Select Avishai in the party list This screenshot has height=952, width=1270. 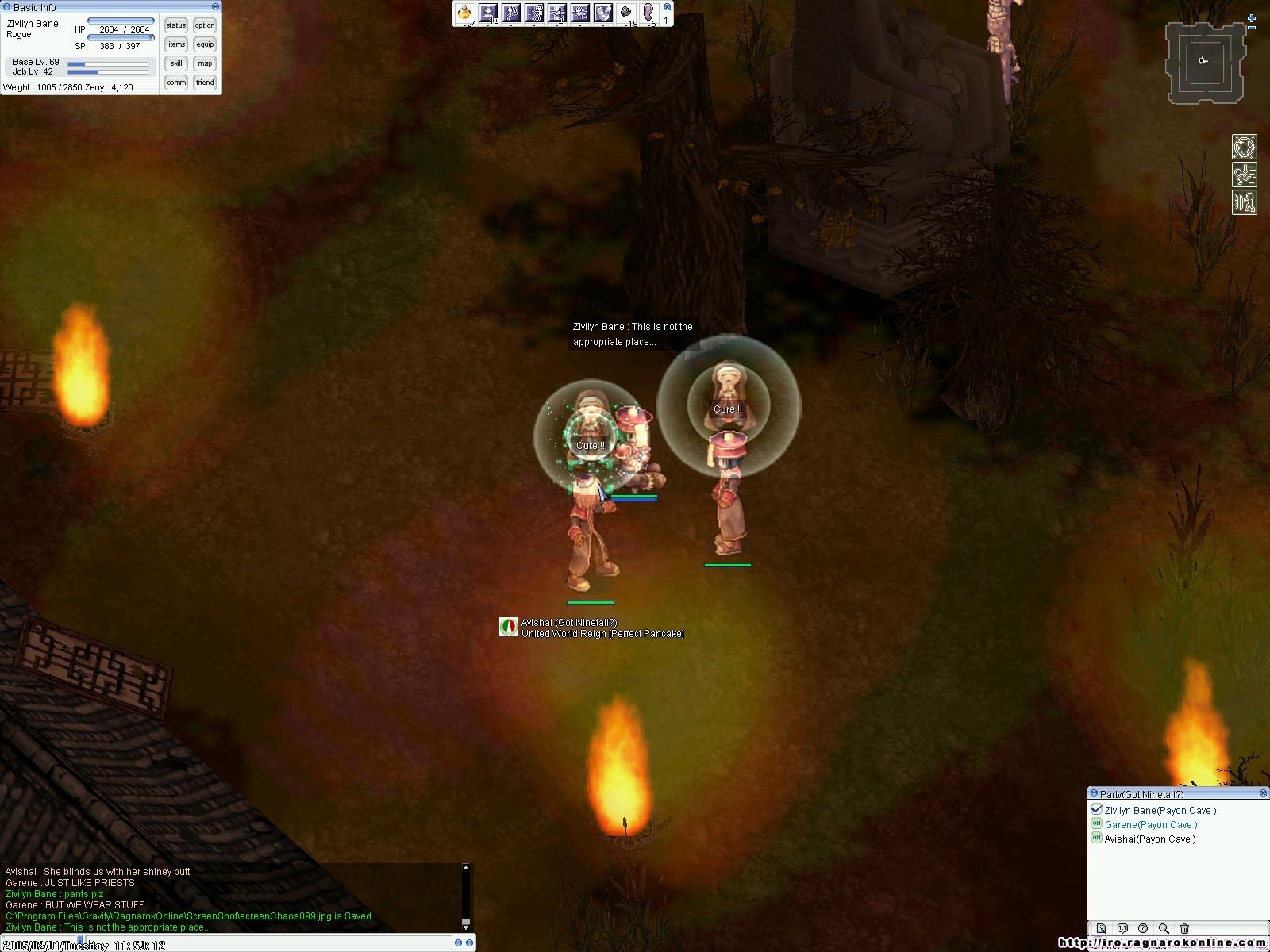[x=1149, y=839]
